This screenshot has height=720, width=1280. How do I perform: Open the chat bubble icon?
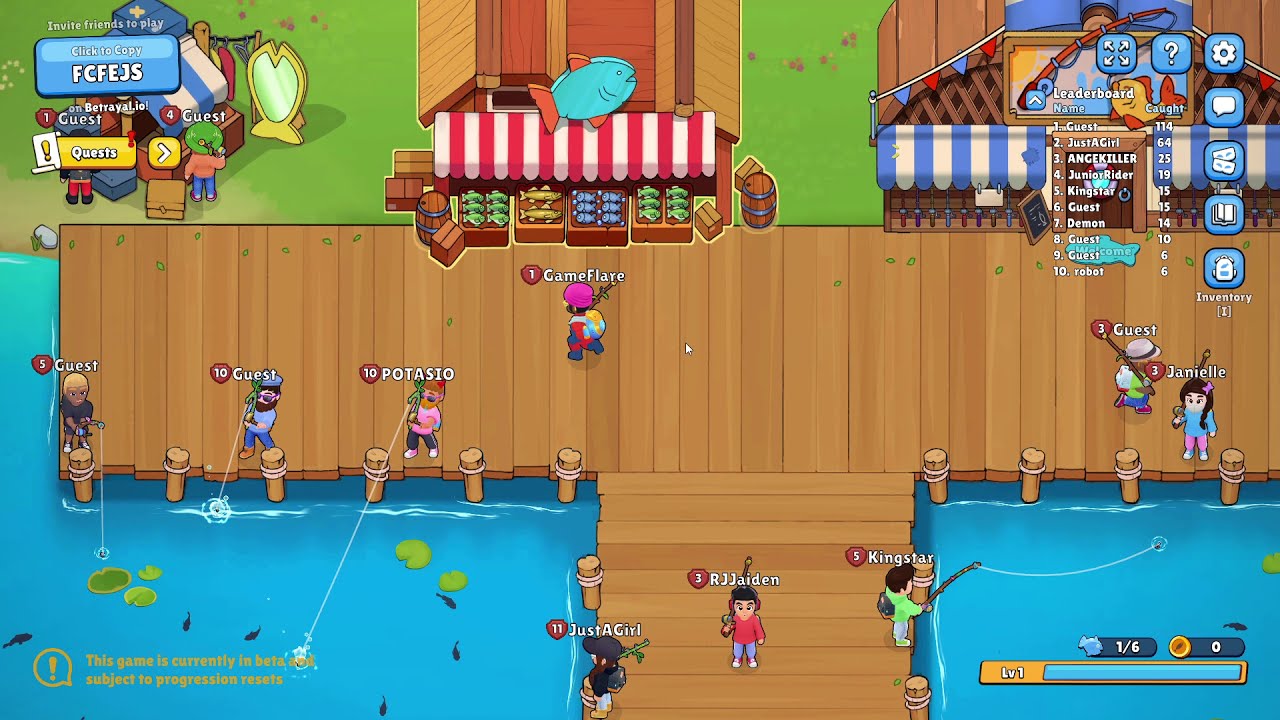click(1222, 107)
